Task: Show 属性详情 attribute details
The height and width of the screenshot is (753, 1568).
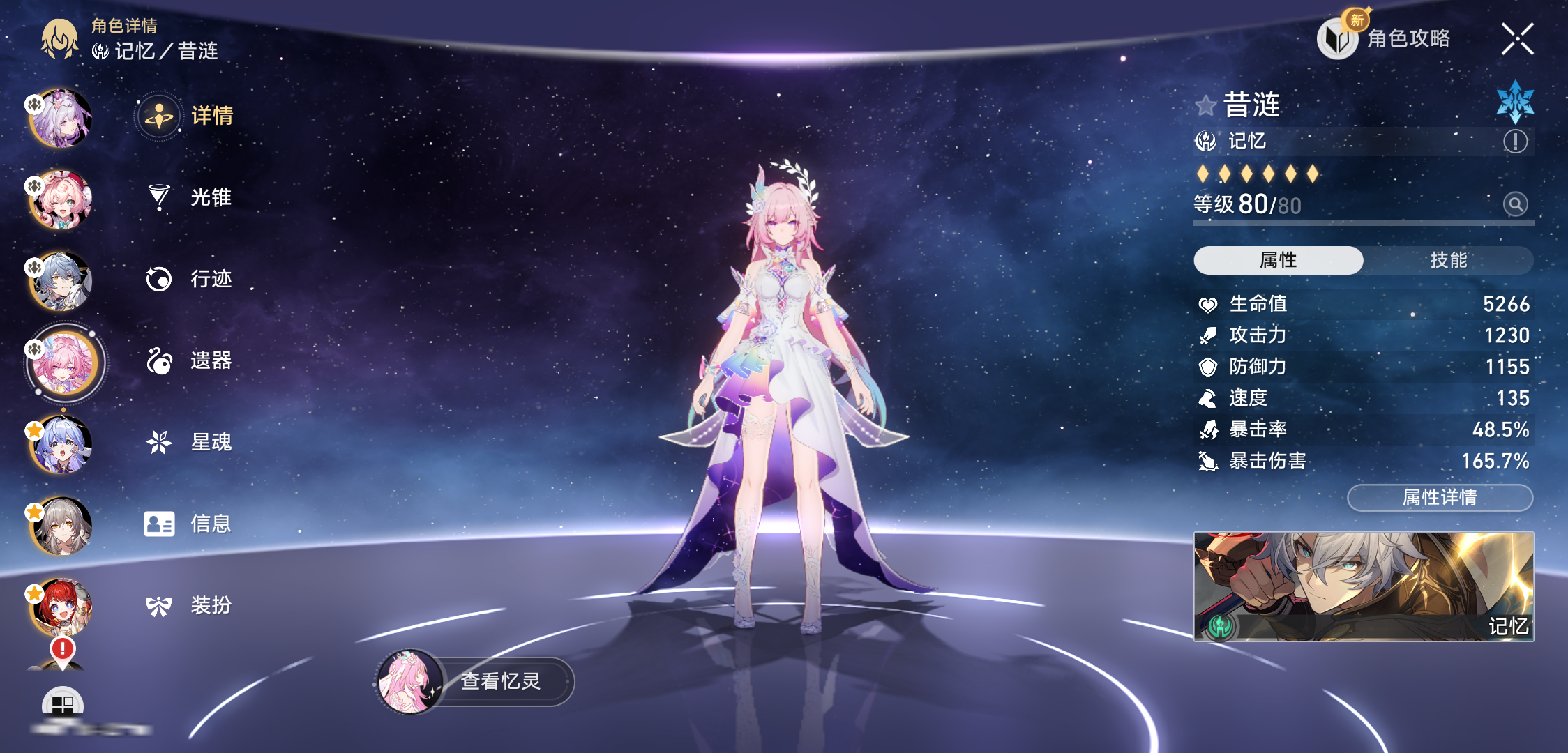Action: (x=1440, y=497)
